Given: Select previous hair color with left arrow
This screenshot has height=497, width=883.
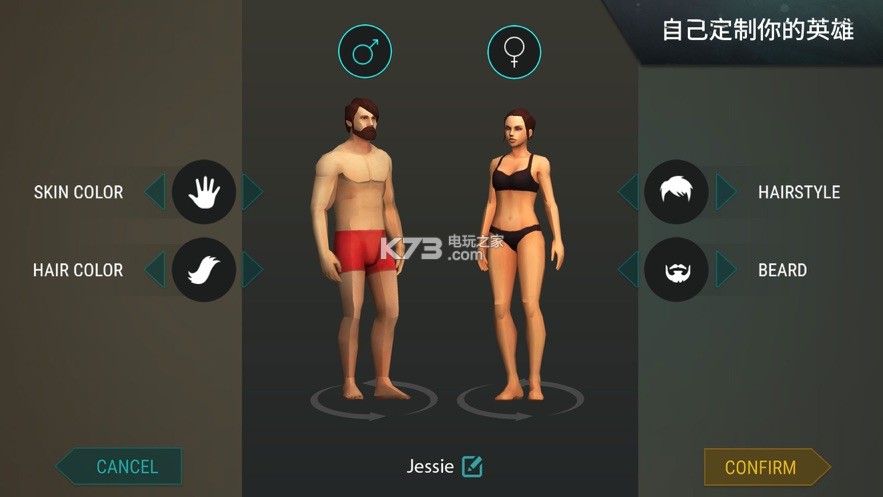Looking at the screenshot, I should (x=155, y=269).
